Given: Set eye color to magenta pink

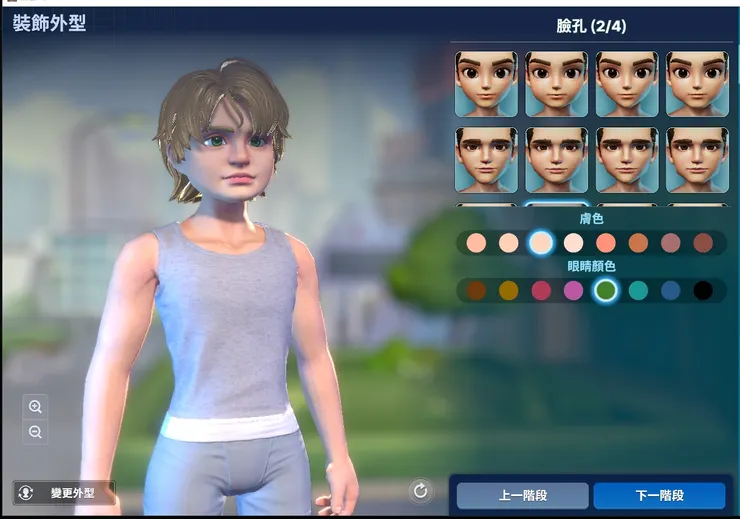Looking at the screenshot, I should point(573,291).
